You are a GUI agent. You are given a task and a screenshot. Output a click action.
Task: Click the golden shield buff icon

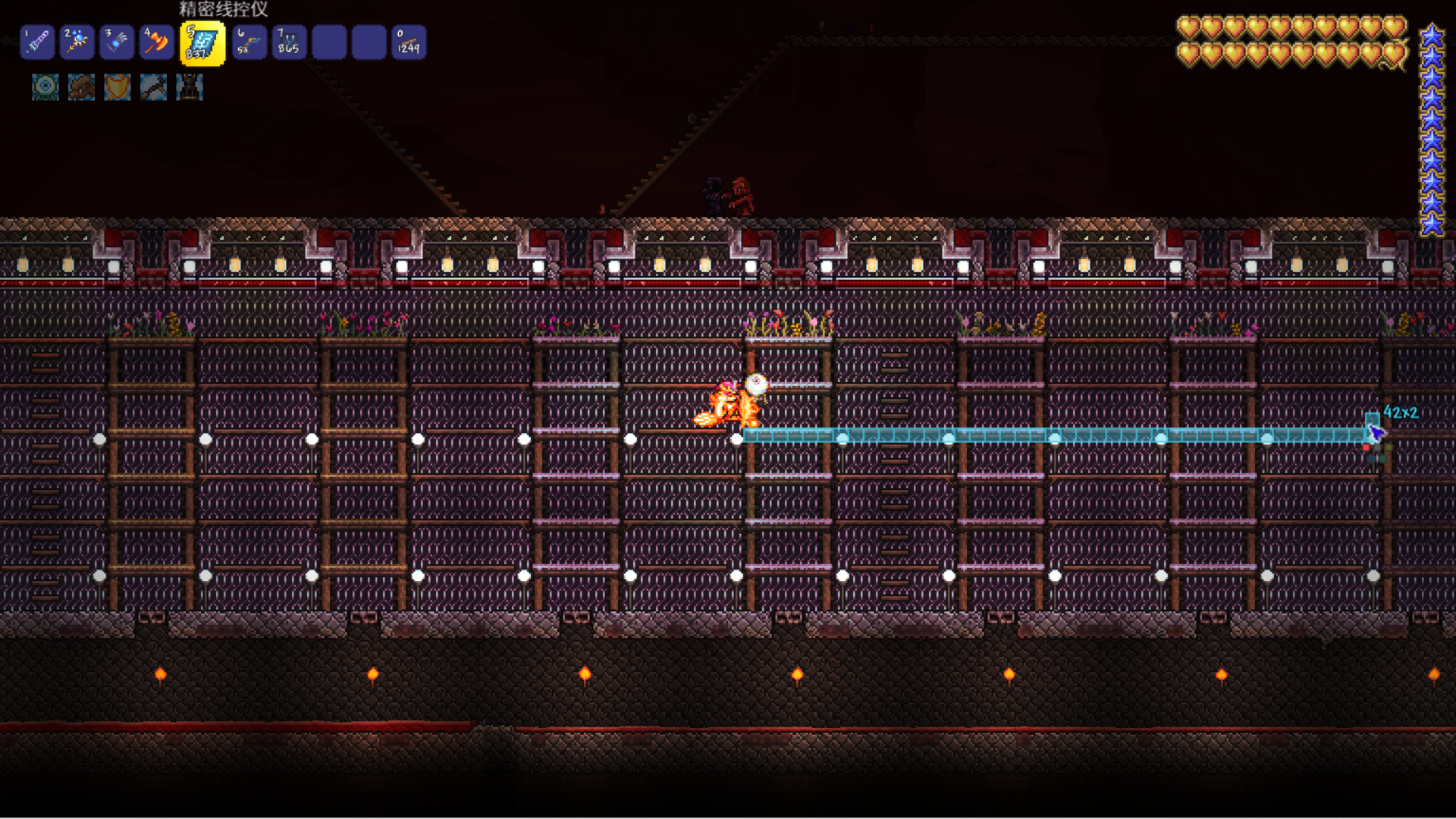(x=118, y=87)
